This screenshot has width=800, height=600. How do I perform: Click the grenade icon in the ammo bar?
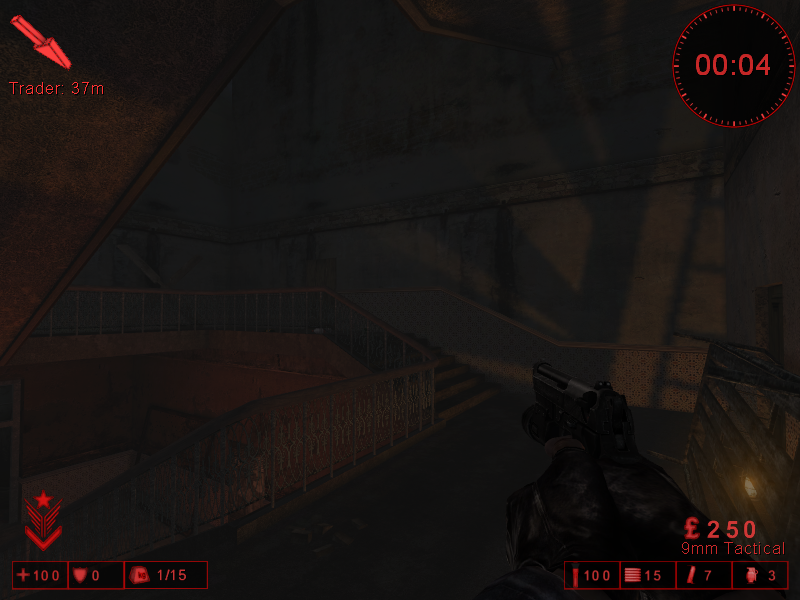point(753,575)
